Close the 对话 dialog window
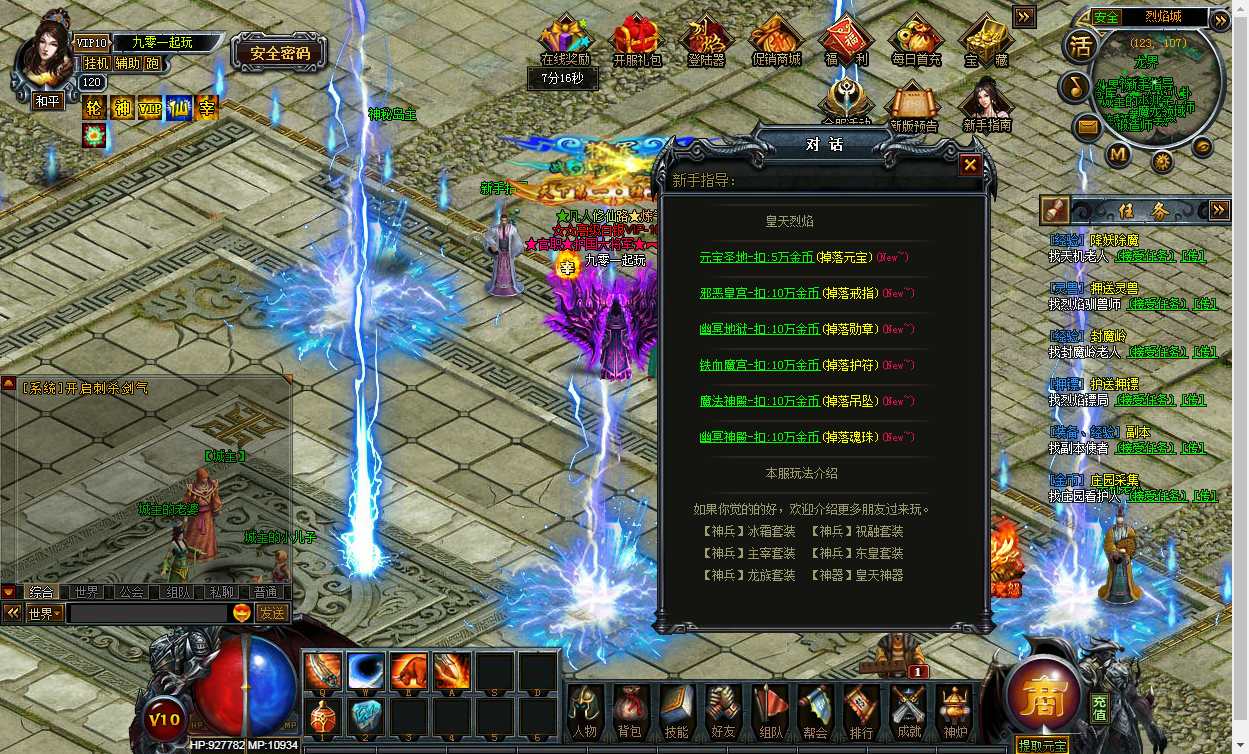 pos(969,165)
